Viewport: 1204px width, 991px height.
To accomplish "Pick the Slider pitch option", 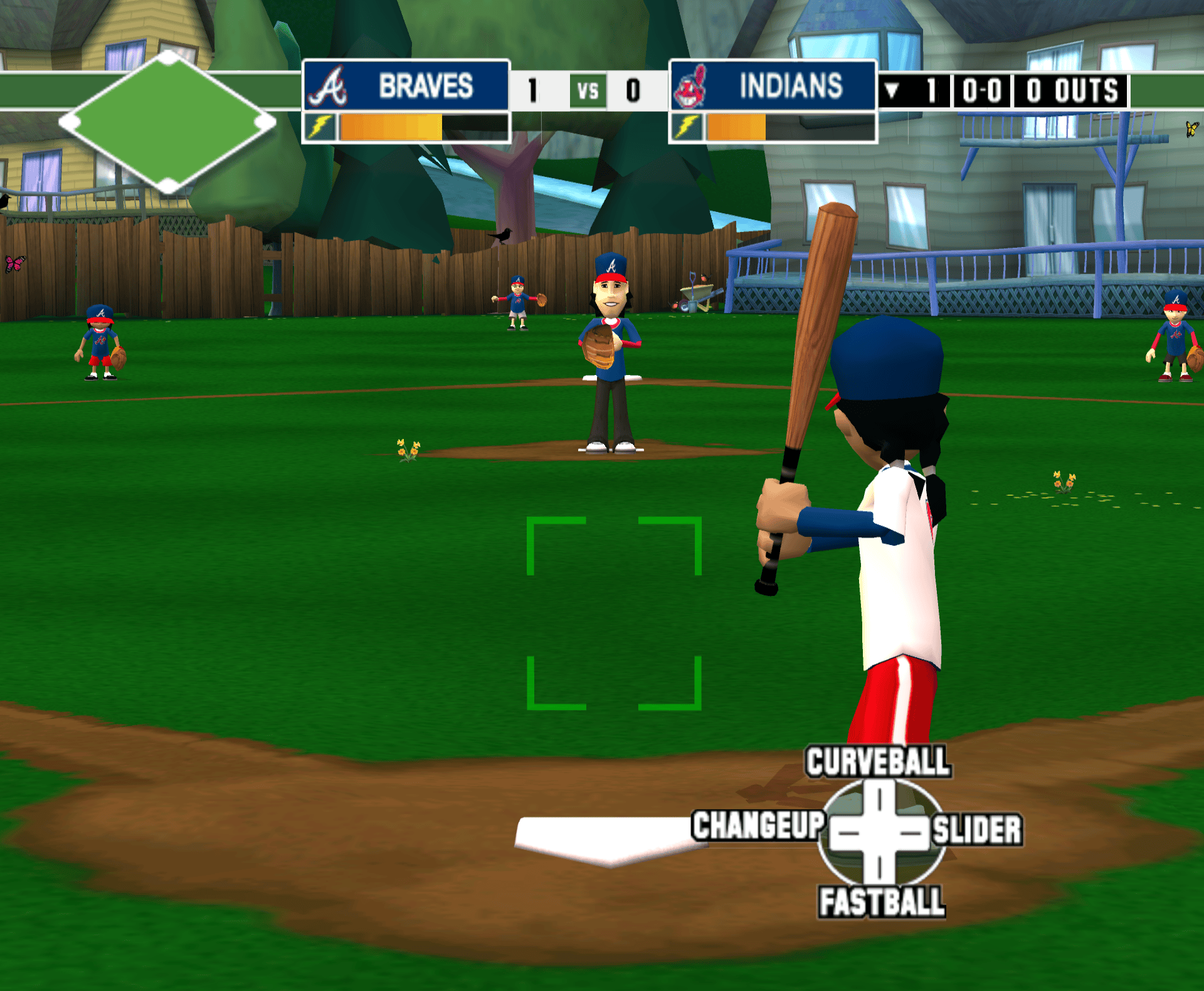I will pyautogui.click(x=976, y=829).
